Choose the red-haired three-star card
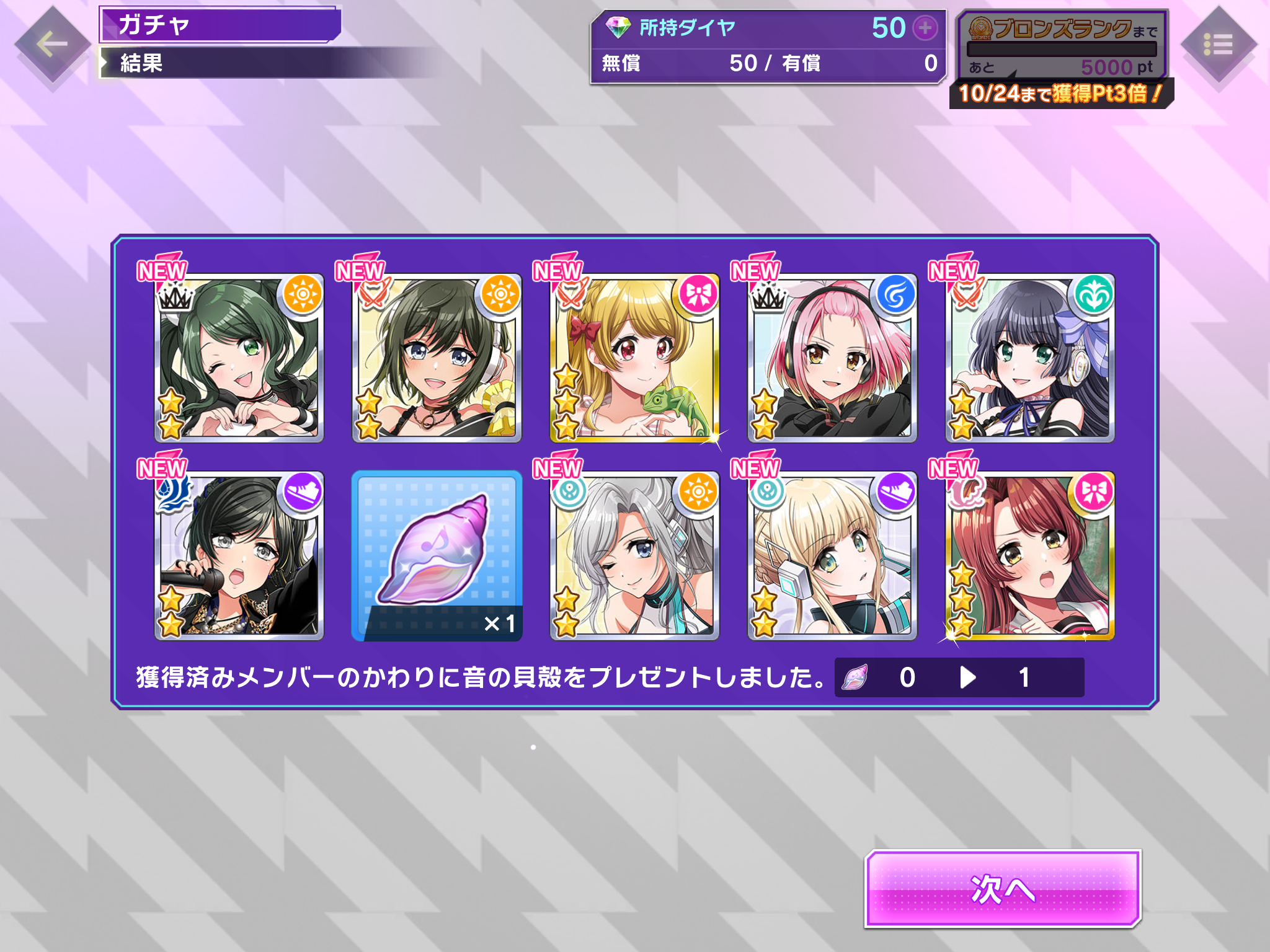This screenshot has width=1270, height=952. pyautogui.click(x=1030, y=556)
